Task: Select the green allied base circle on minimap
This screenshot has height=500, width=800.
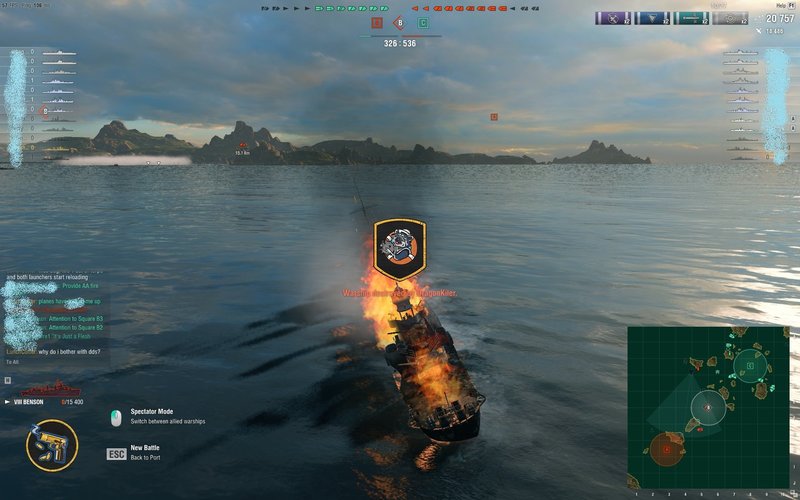Action: point(750,366)
